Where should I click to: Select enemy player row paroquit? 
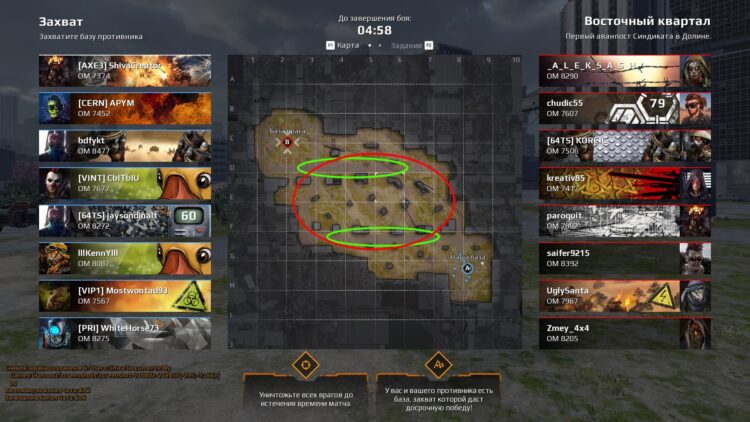pyautogui.click(x=625, y=221)
